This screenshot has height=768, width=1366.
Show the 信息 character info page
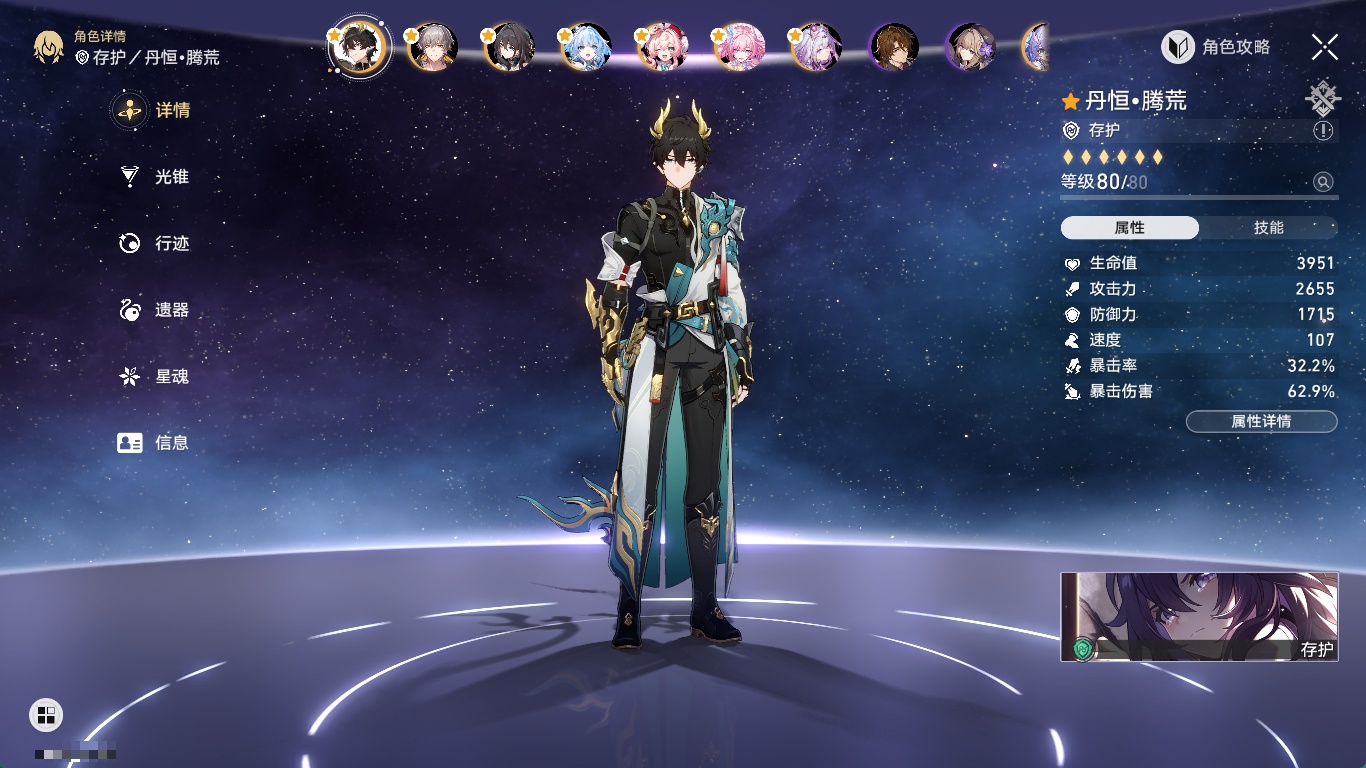[155, 443]
